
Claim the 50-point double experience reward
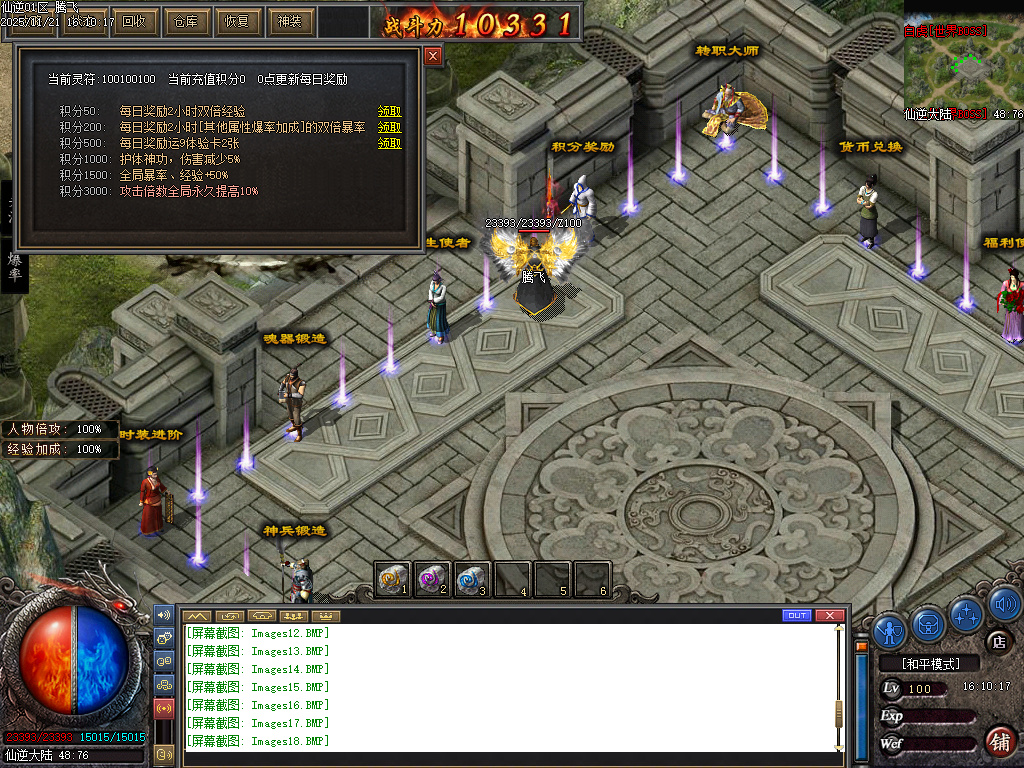389,112
